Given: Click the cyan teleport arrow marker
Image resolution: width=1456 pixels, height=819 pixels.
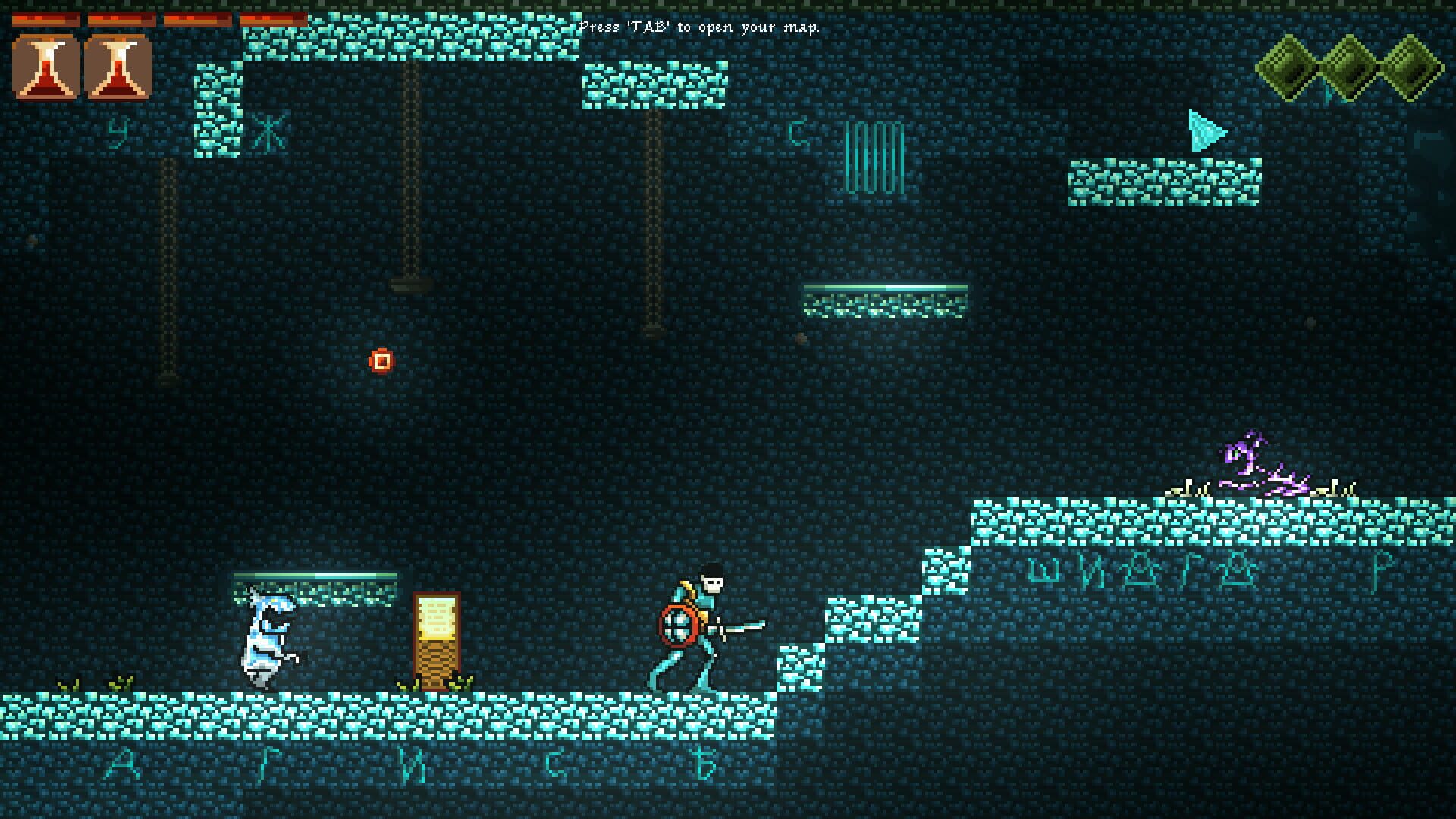Looking at the screenshot, I should click(x=1206, y=129).
